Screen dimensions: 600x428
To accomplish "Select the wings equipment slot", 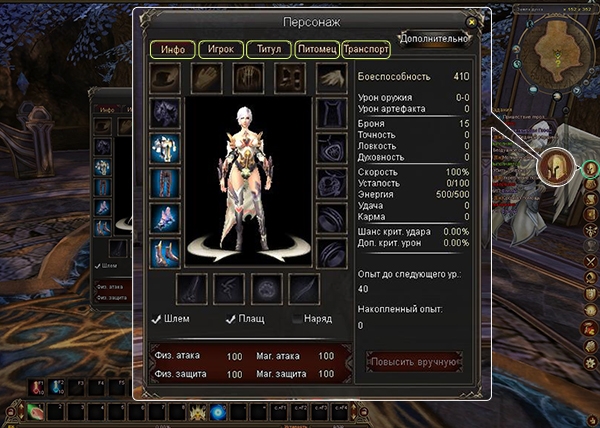I will point(330,78).
